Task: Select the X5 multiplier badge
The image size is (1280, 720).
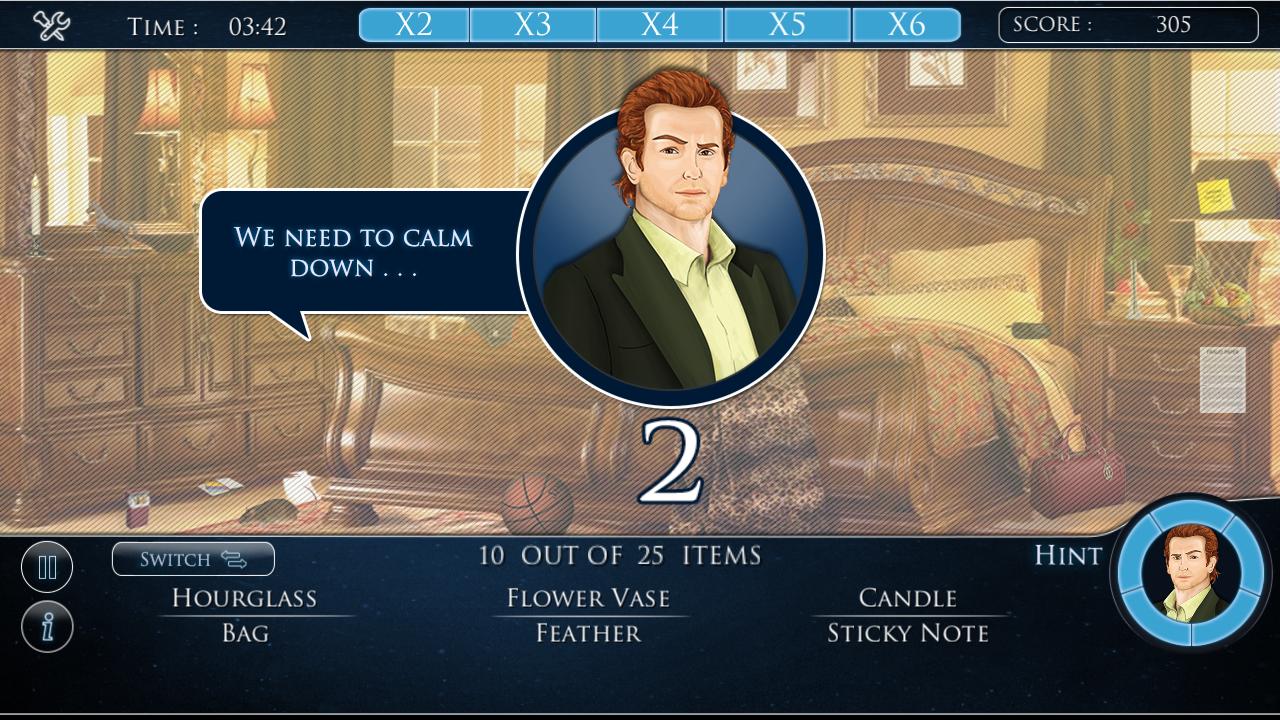Action: [786, 24]
